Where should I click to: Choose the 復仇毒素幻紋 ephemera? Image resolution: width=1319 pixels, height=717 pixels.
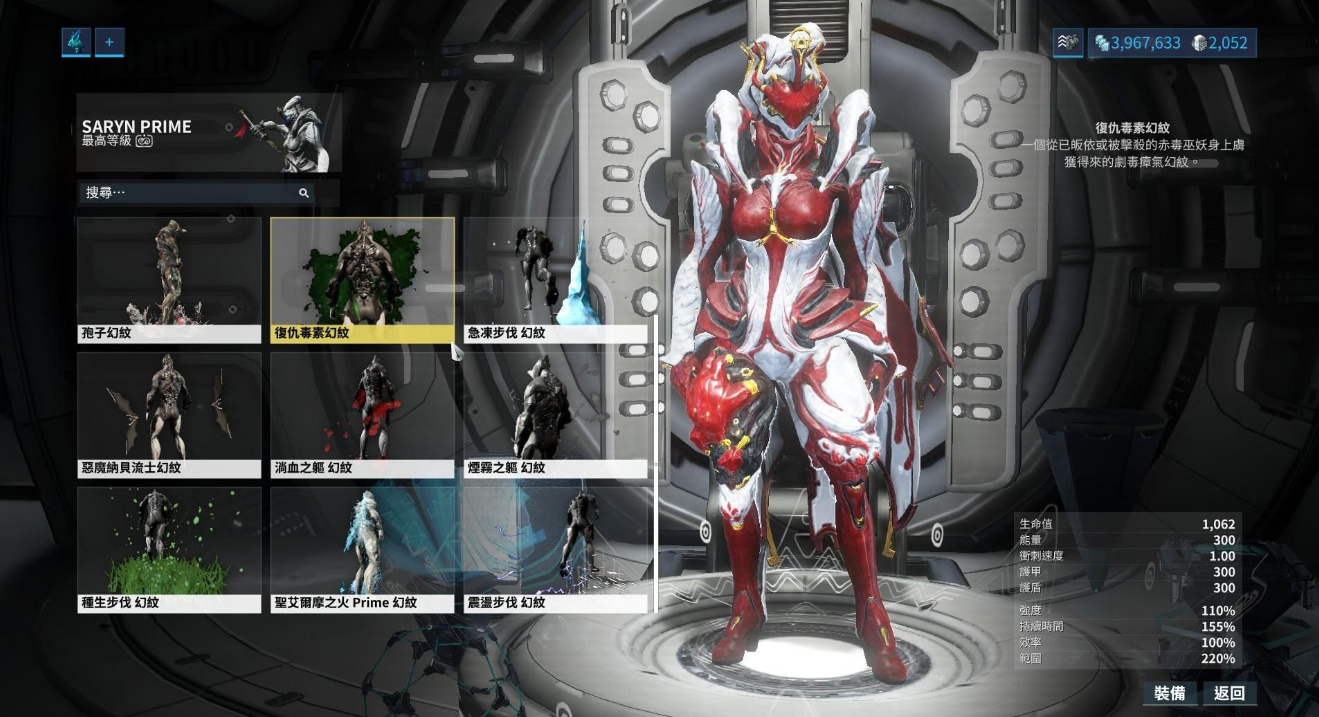[x=362, y=279]
